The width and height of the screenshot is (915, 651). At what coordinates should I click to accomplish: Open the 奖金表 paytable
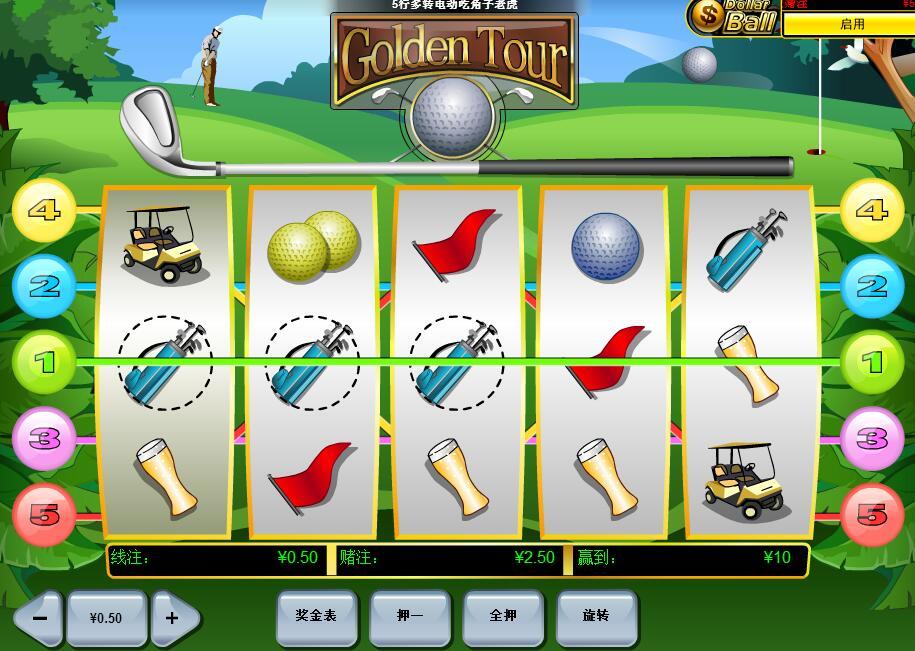[x=316, y=616]
